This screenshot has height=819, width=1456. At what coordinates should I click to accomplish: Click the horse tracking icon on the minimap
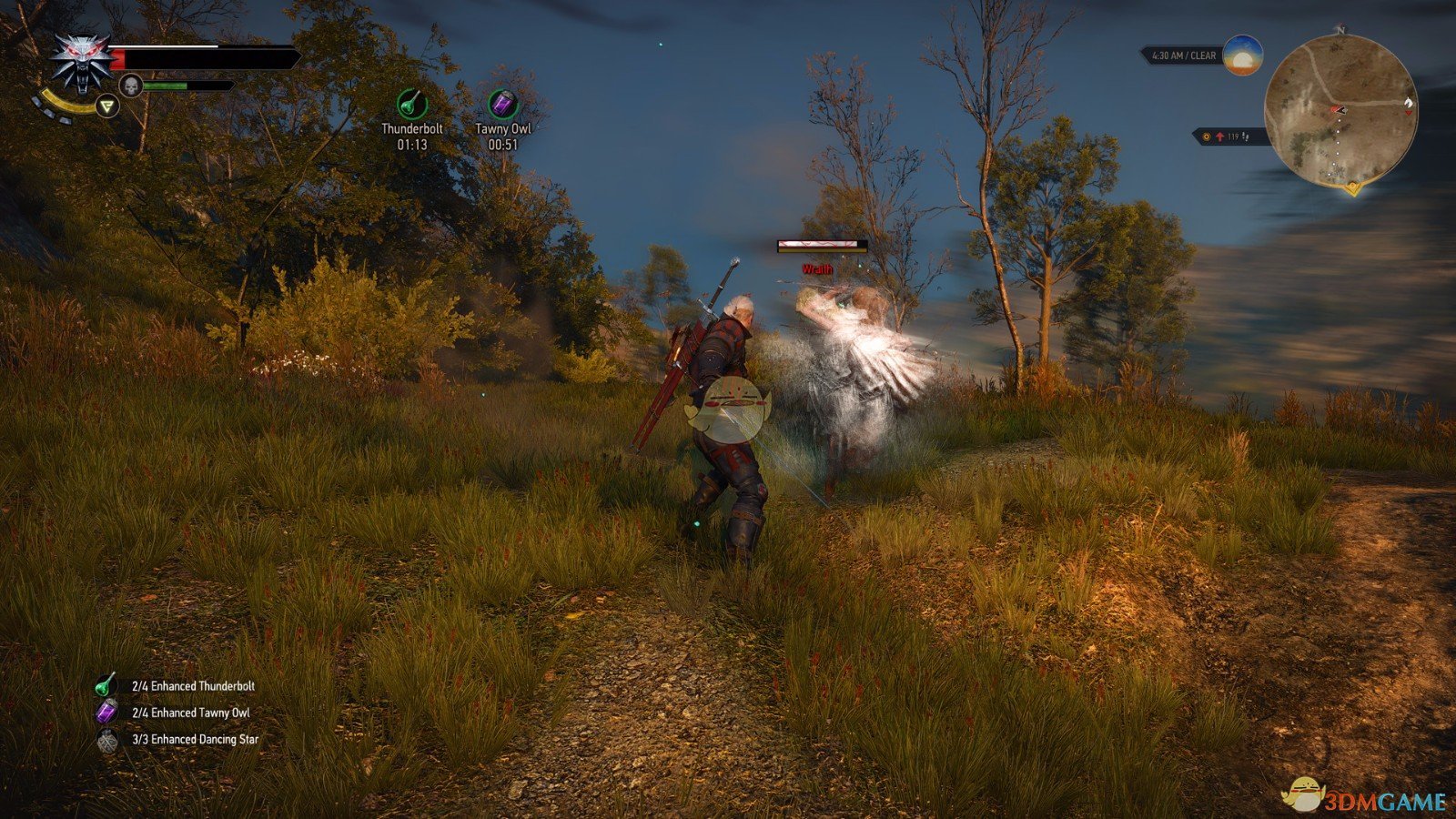click(1409, 102)
